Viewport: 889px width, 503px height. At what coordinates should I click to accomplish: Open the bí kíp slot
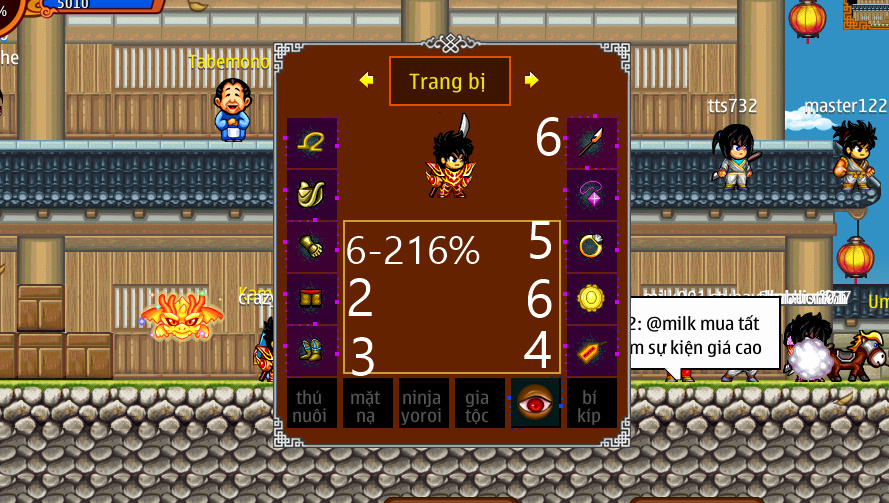click(x=592, y=403)
